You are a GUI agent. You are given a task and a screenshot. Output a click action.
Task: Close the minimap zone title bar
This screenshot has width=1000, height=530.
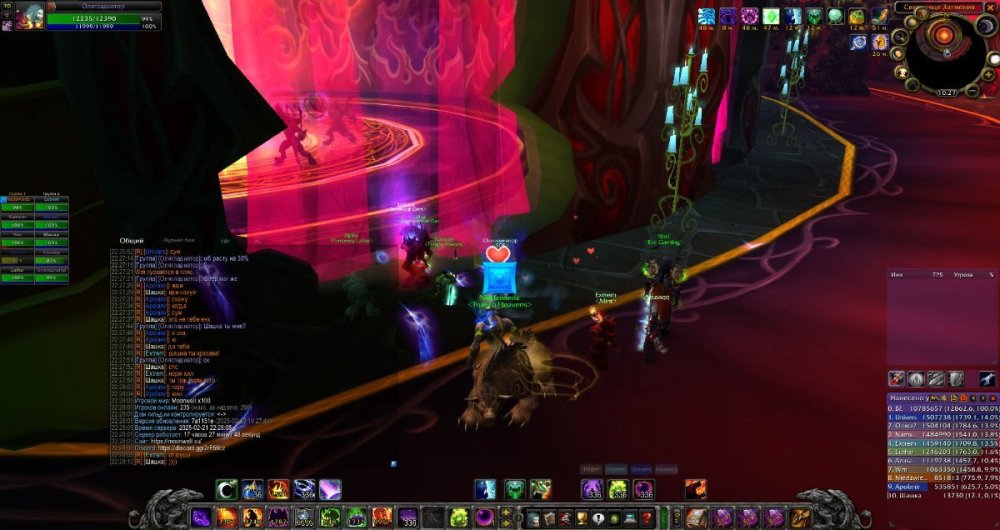coord(989,8)
